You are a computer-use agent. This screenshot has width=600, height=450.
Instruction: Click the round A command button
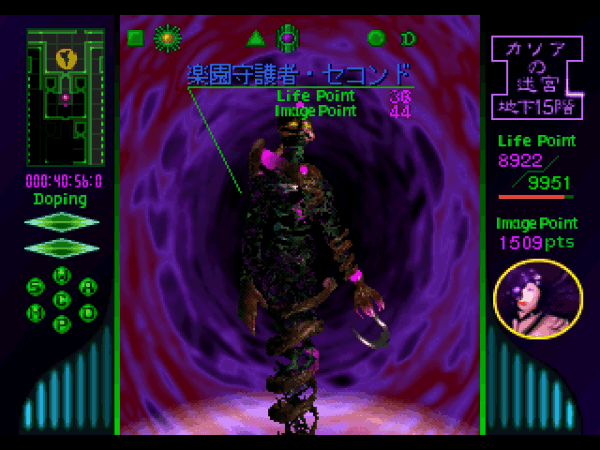click(89, 287)
